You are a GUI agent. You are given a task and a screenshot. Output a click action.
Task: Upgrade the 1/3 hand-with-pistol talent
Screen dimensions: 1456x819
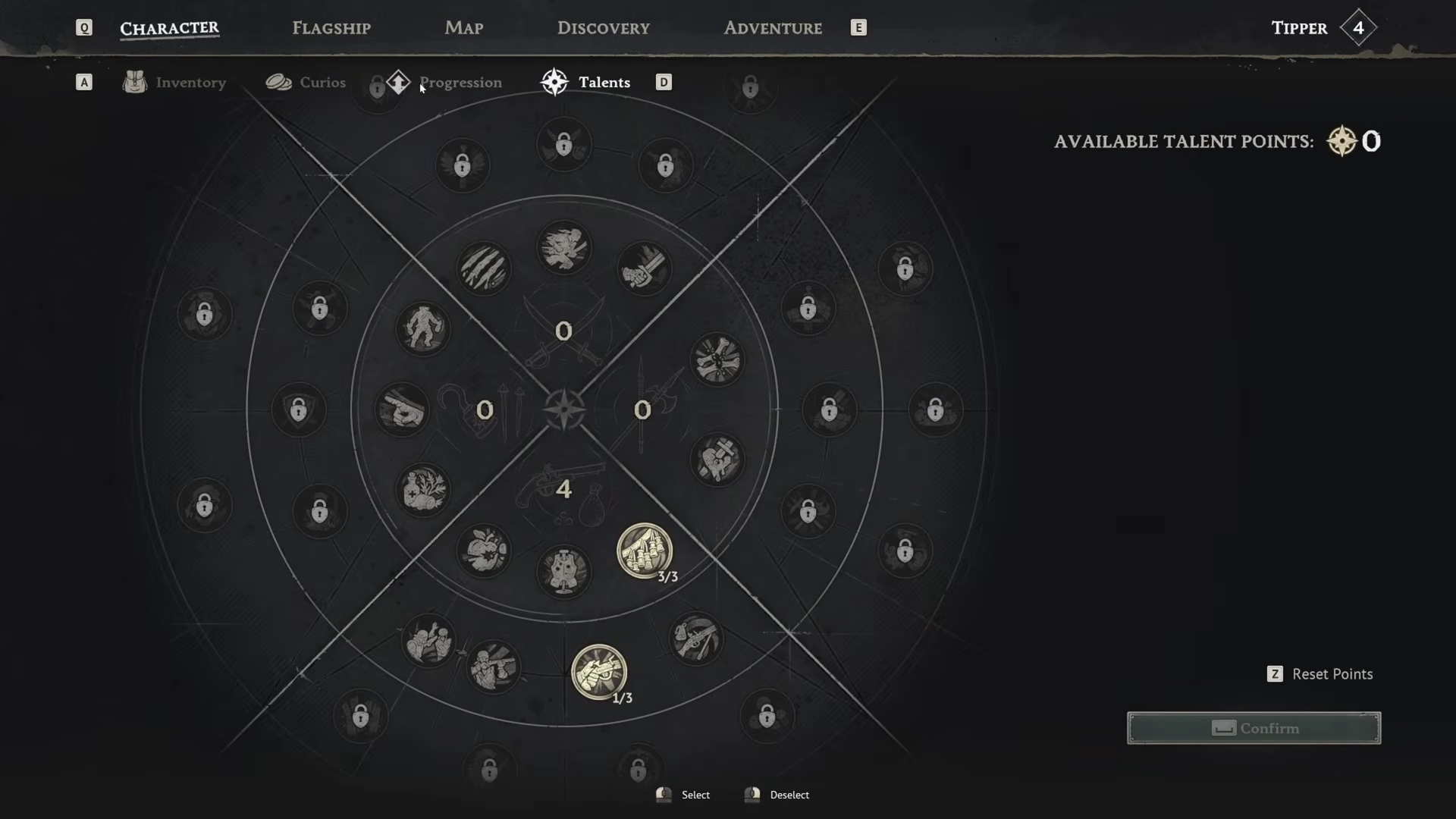tap(598, 672)
